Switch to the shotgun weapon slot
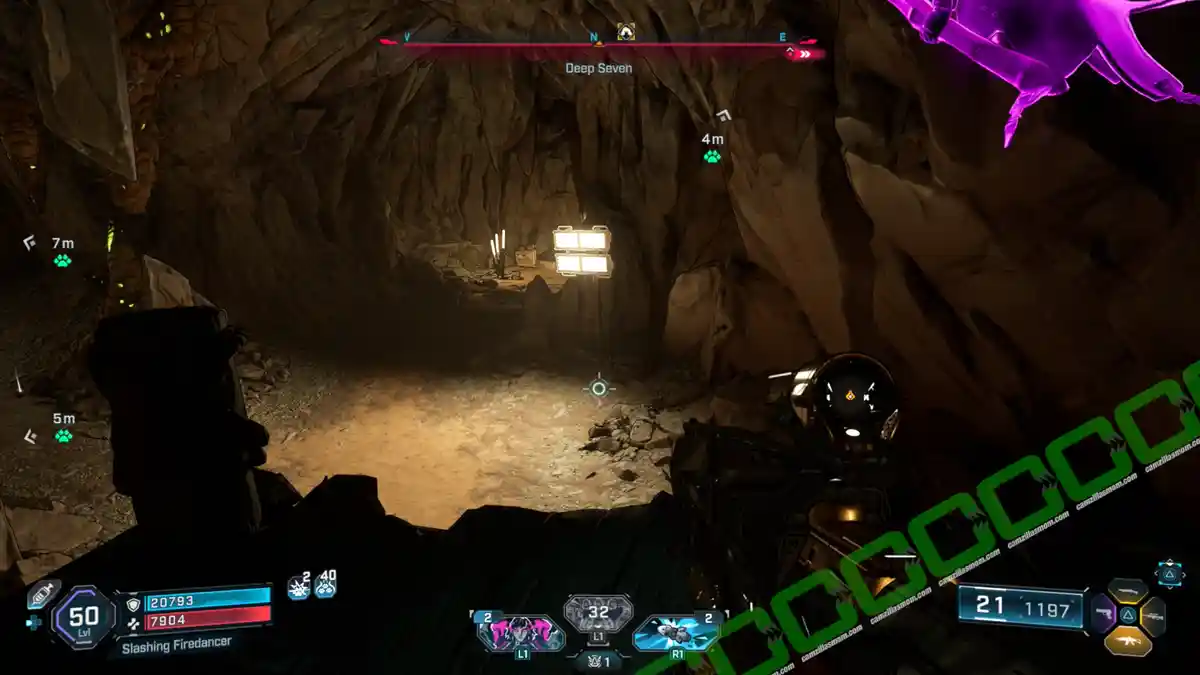 1127,589
